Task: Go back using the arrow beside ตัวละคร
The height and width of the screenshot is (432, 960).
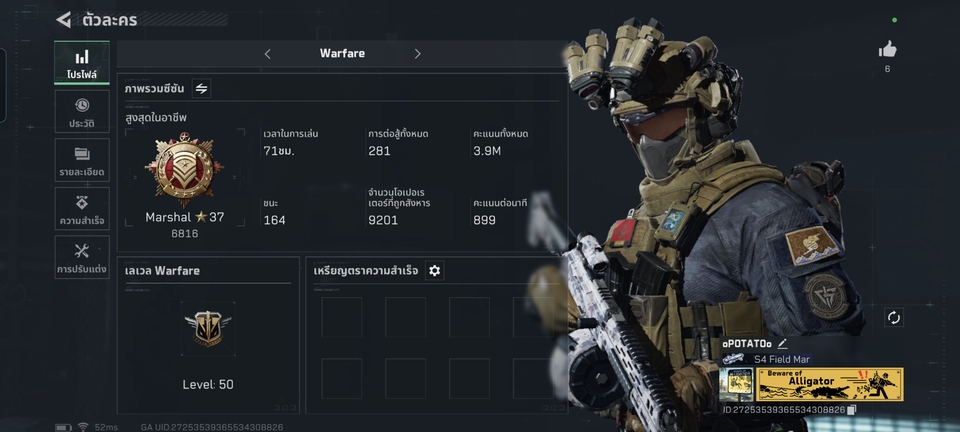Action: click(x=64, y=19)
